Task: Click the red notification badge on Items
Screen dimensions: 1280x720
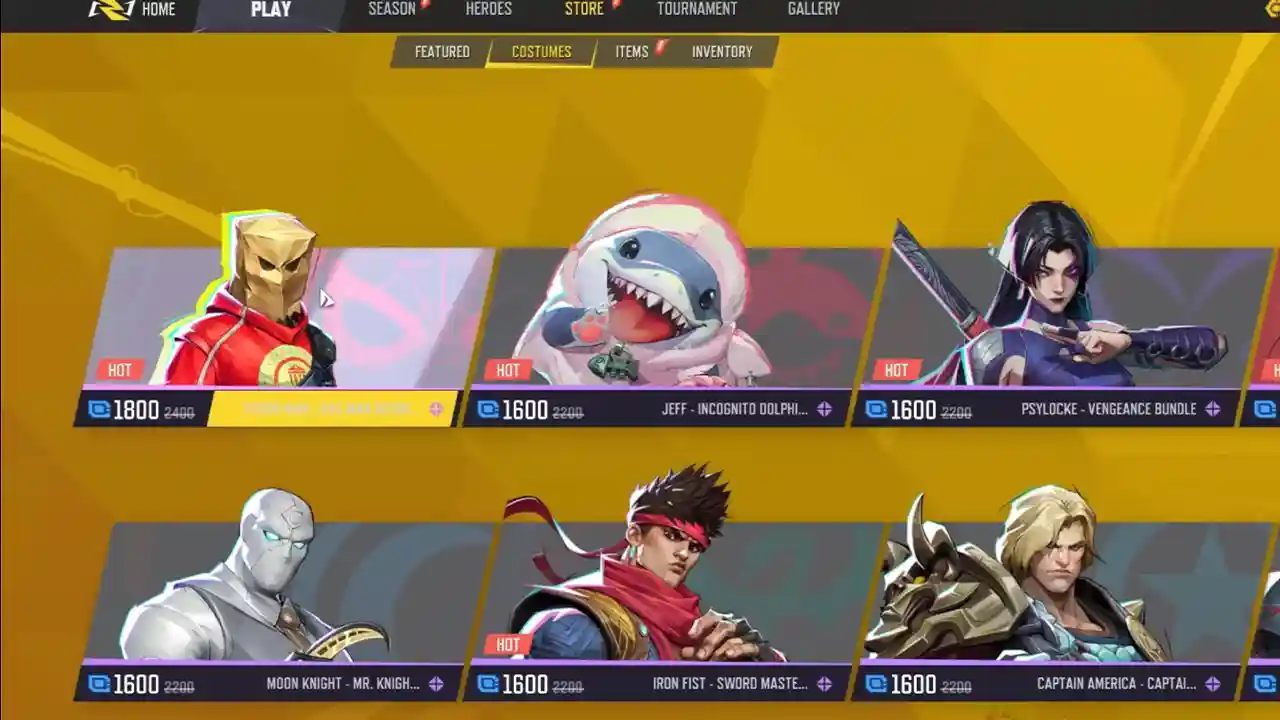Action: pyautogui.click(x=659, y=46)
